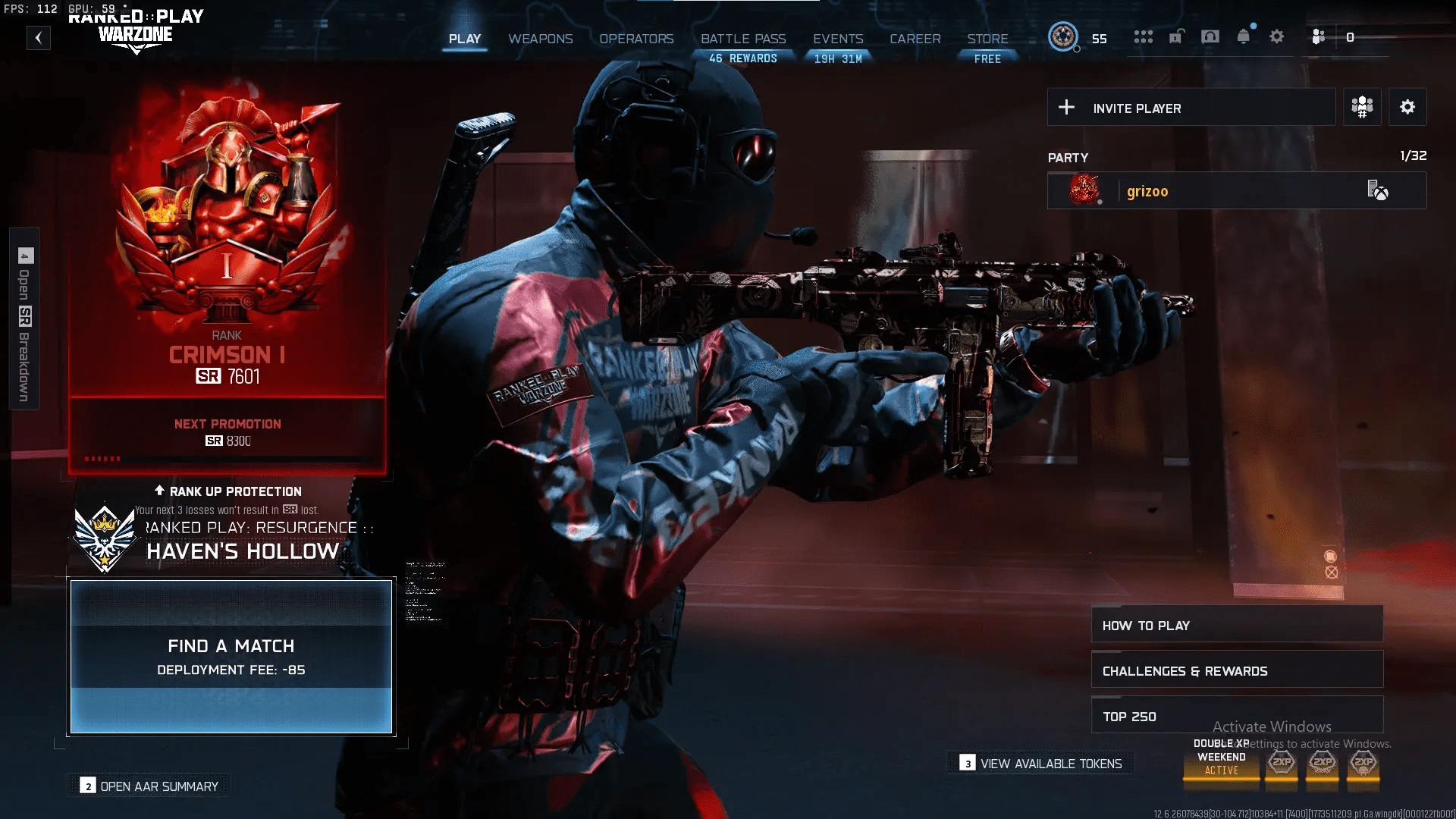The image size is (1456, 819).
Task: Open the OPERATORS menu
Action: click(636, 39)
